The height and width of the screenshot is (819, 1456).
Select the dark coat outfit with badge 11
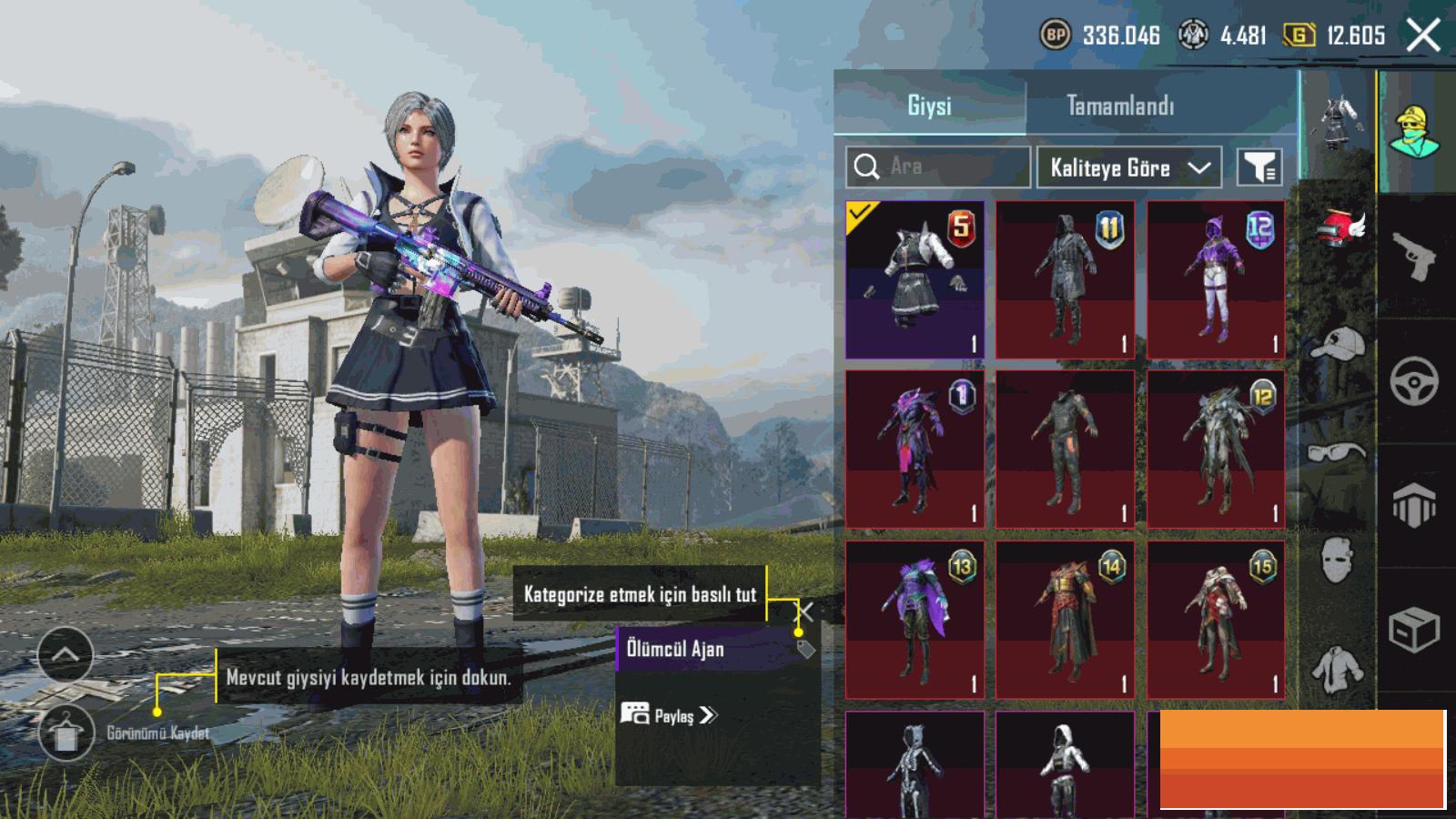click(x=1065, y=279)
